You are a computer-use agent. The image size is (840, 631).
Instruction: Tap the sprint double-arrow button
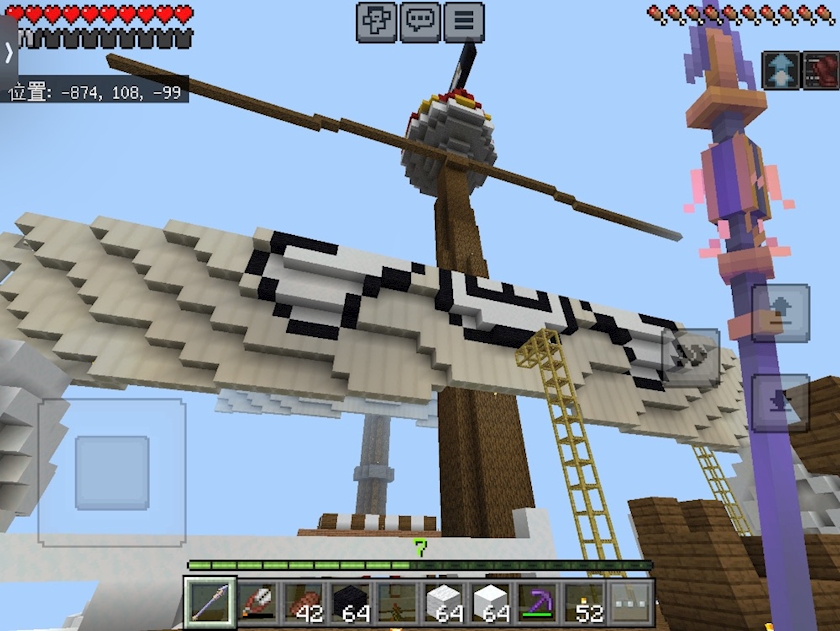[782, 70]
